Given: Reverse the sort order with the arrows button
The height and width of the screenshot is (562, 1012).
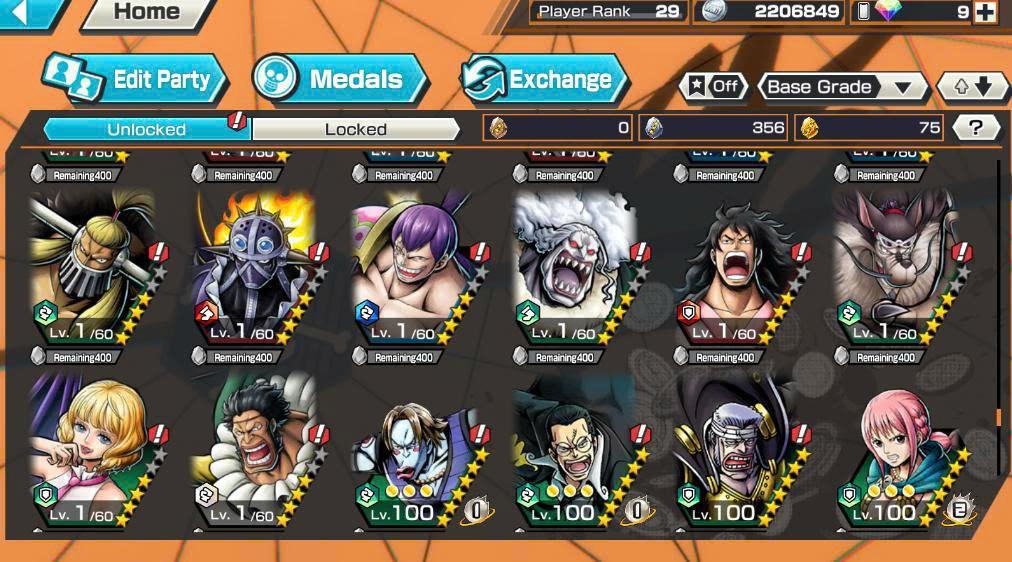Looking at the screenshot, I should (x=972, y=87).
